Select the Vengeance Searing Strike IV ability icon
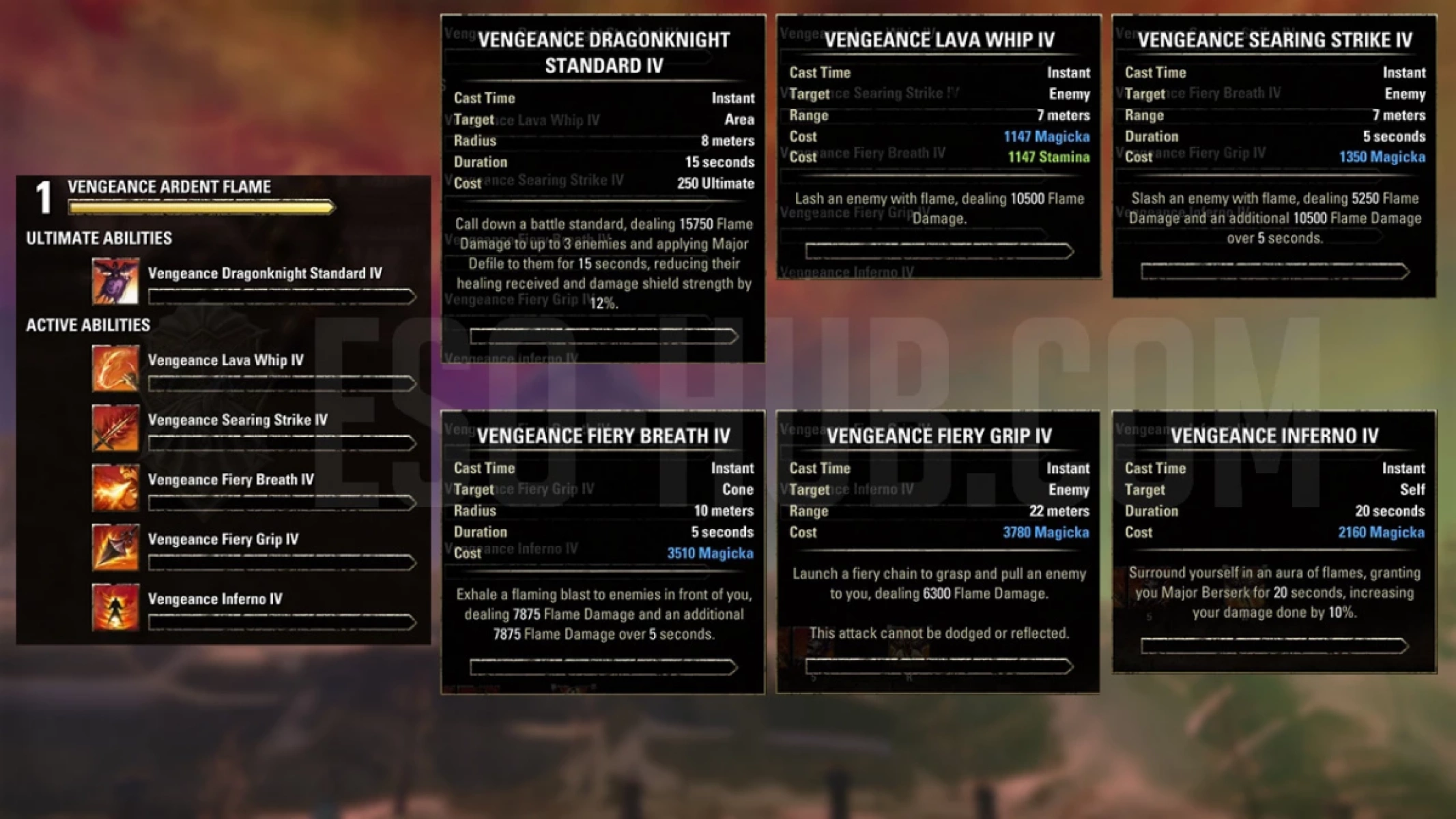Image resolution: width=1456 pixels, height=819 pixels. click(x=115, y=428)
